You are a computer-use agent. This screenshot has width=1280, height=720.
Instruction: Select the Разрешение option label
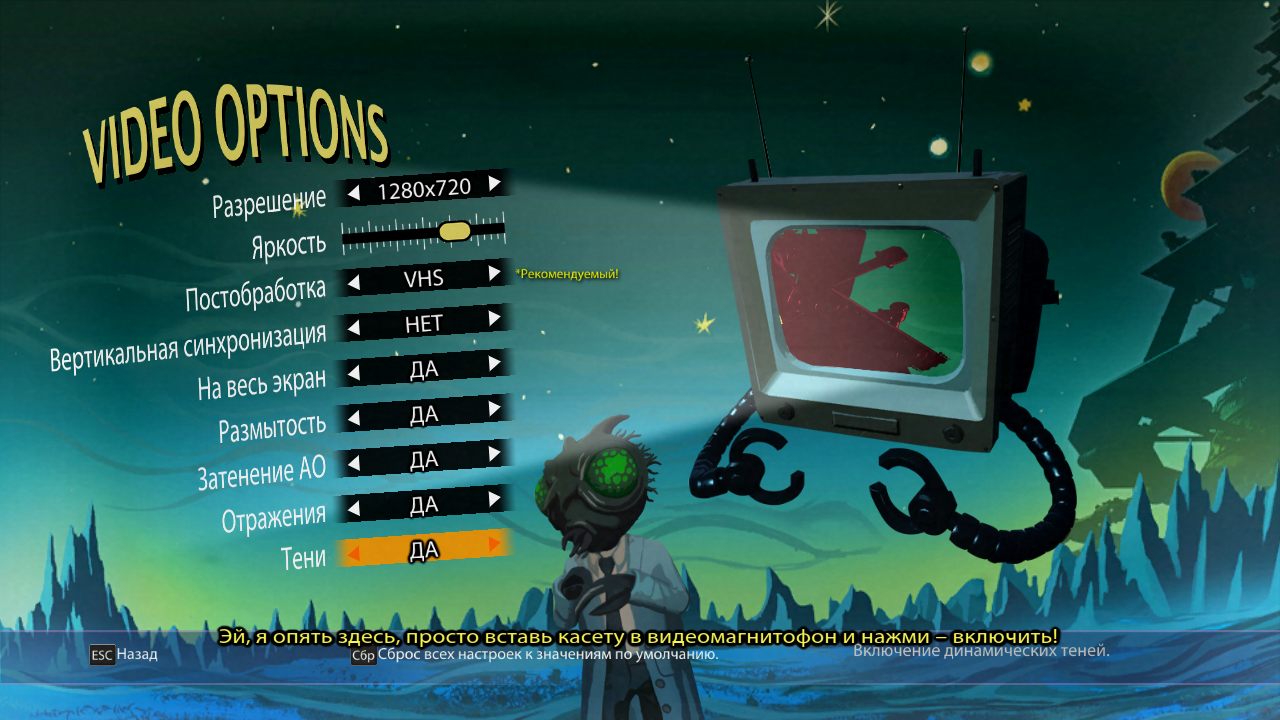point(269,202)
